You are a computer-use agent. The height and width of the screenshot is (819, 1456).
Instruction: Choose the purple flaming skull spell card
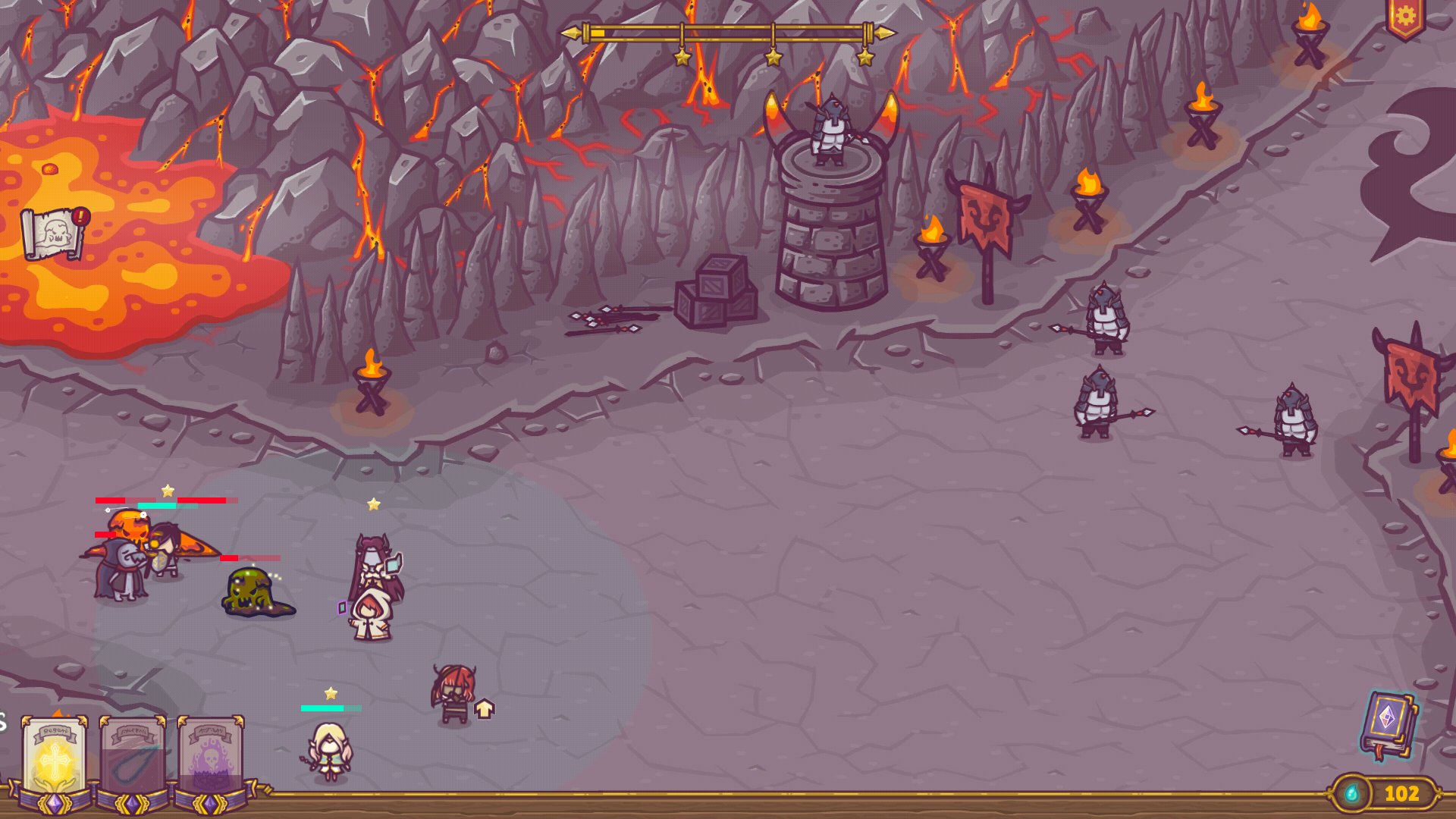pyautogui.click(x=211, y=758)
